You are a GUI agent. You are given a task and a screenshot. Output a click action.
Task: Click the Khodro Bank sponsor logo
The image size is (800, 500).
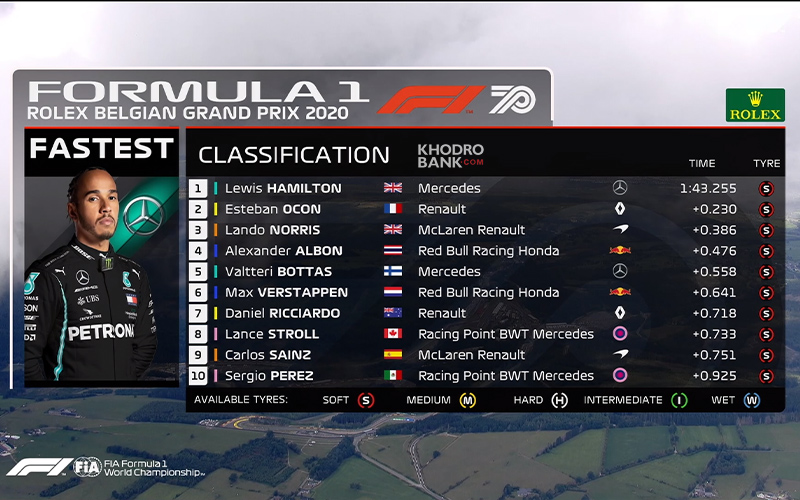pos(450,155)
